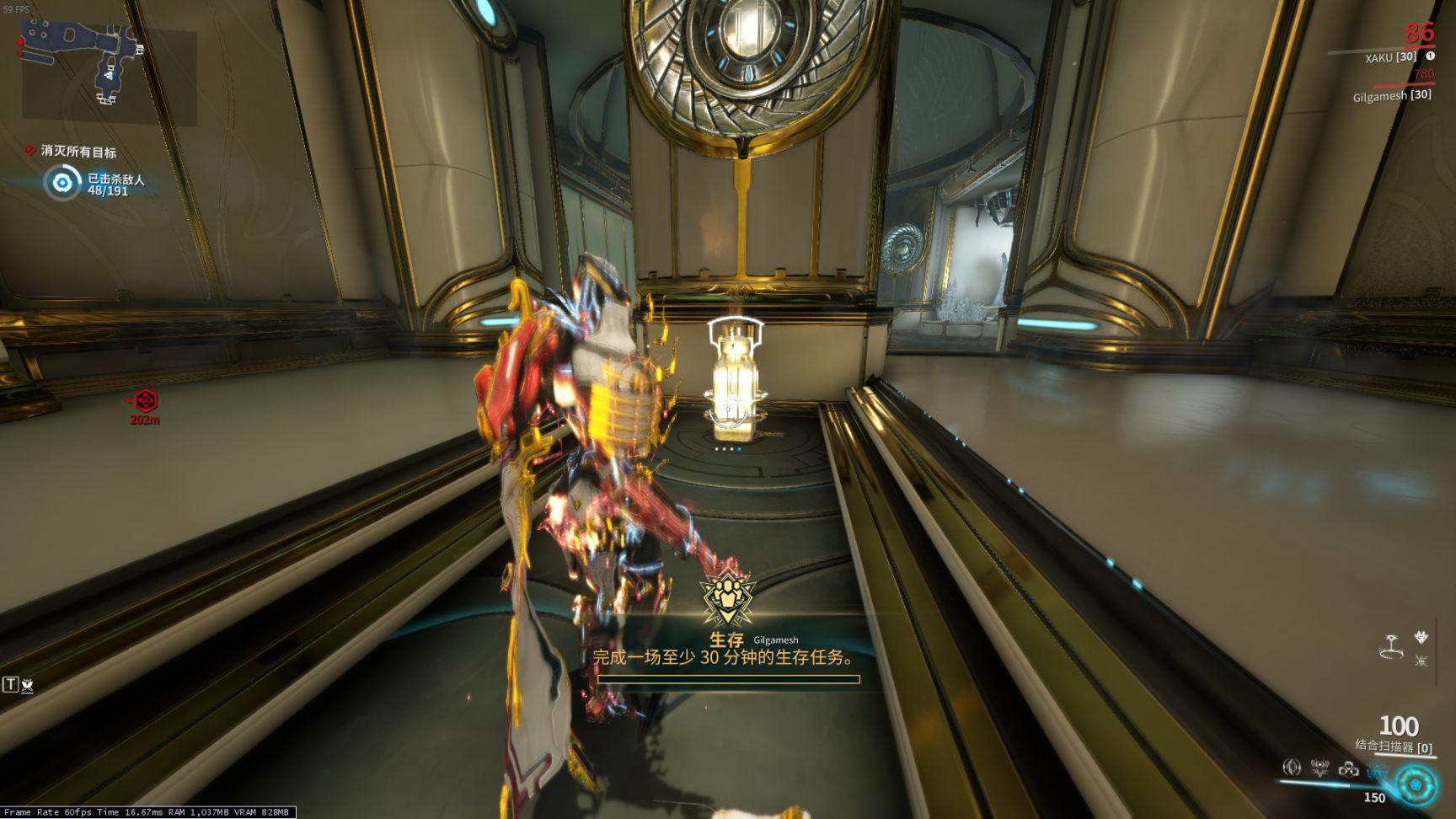Click the spider-shaped buff icon
Screen dimensions: 1456x819
point(1422,661)
